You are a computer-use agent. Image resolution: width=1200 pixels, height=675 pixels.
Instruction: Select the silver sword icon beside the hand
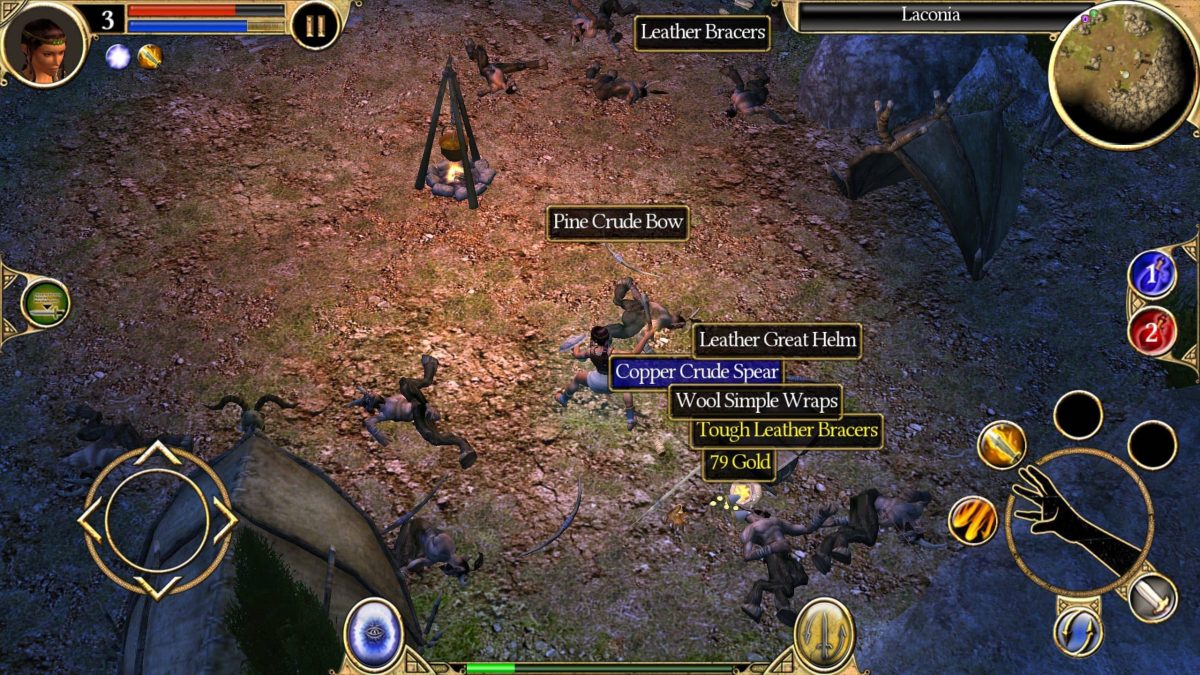pos(1152,597)
